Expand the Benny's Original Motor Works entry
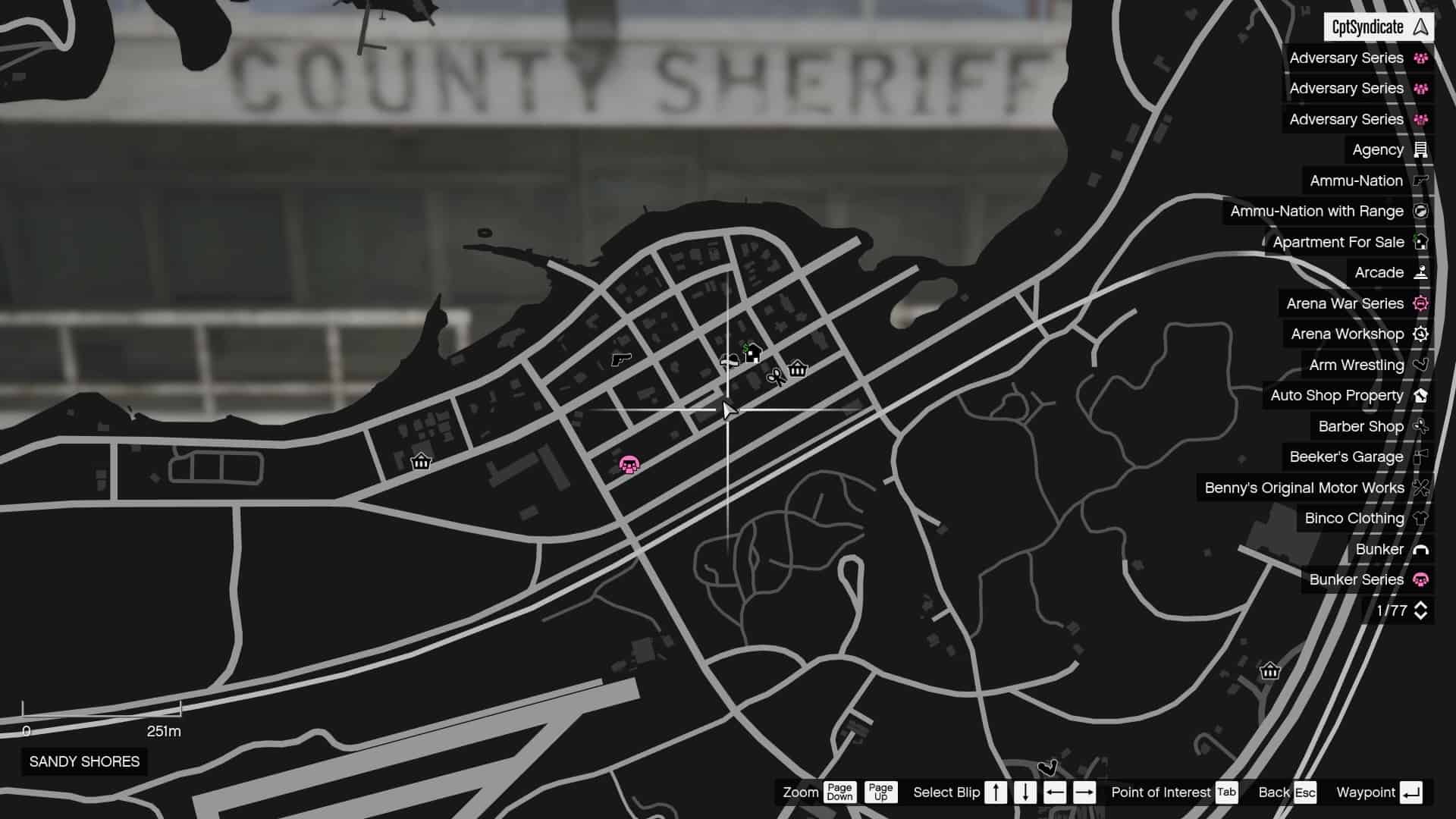Image resolution: width=1456 pixels, height=819 pixels. coord(1303,488)
